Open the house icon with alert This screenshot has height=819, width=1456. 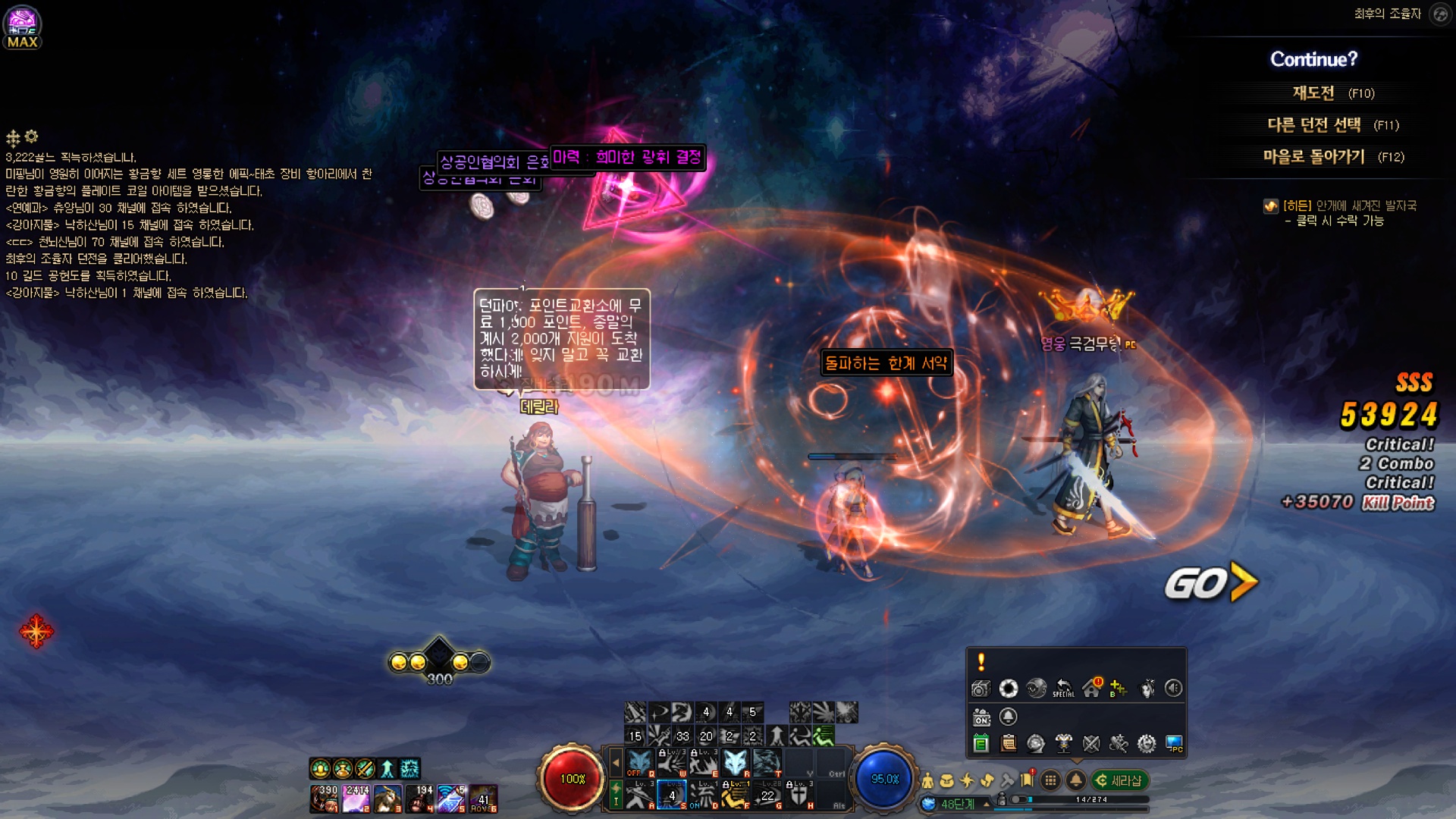pos(1092,689)
